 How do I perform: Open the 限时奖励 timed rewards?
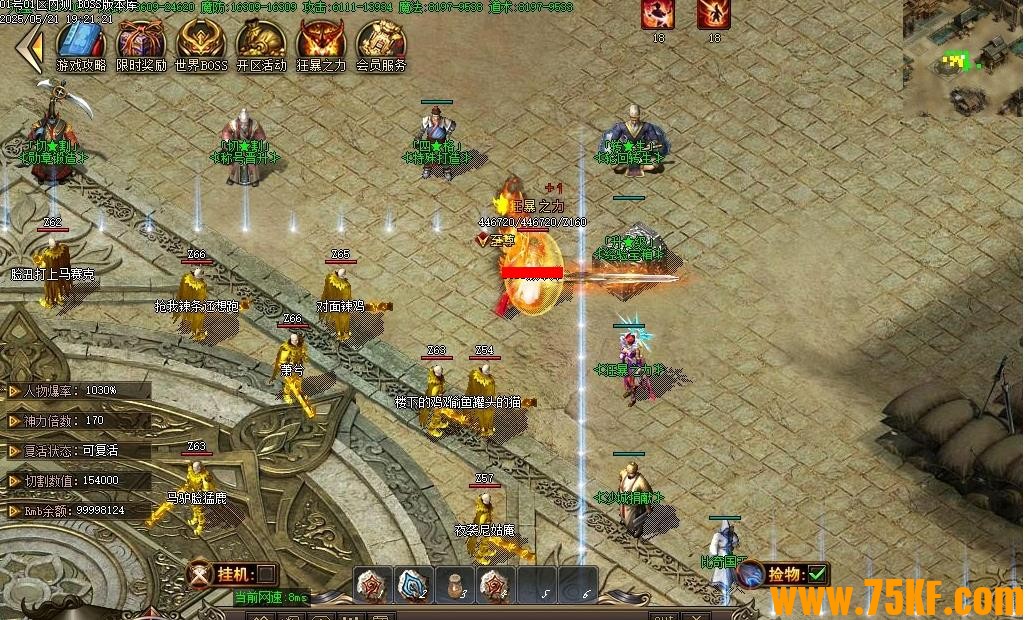pyautogui.click(x=141, y=45)
